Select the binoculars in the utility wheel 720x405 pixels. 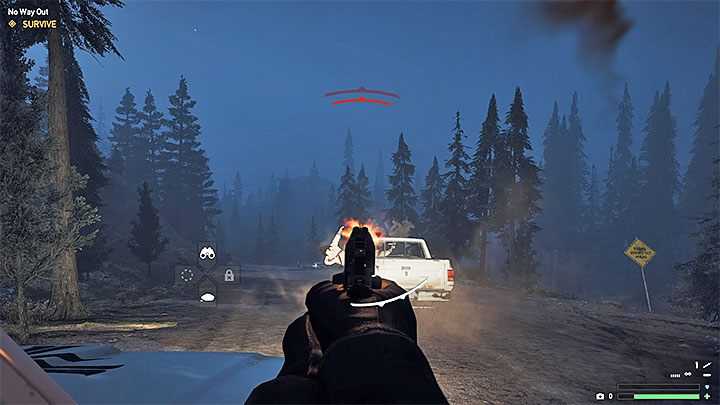208,254
